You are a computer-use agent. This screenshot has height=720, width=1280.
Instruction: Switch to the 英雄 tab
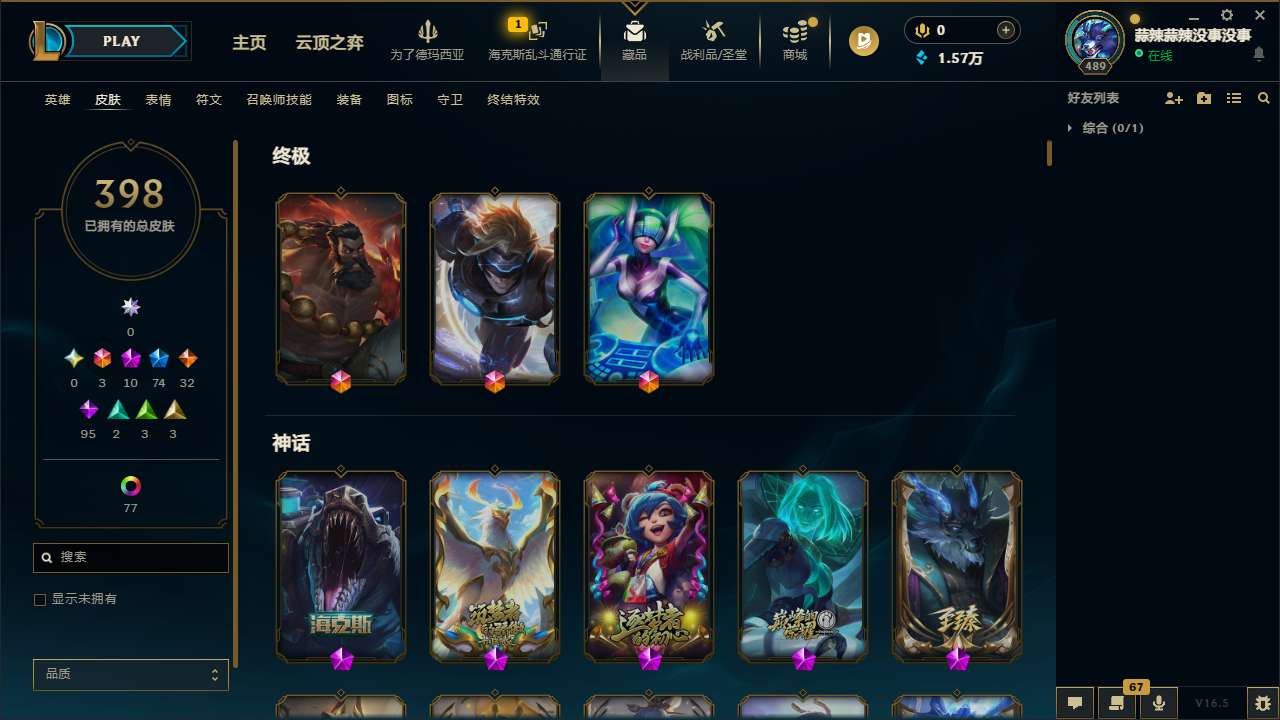point(57,100)
